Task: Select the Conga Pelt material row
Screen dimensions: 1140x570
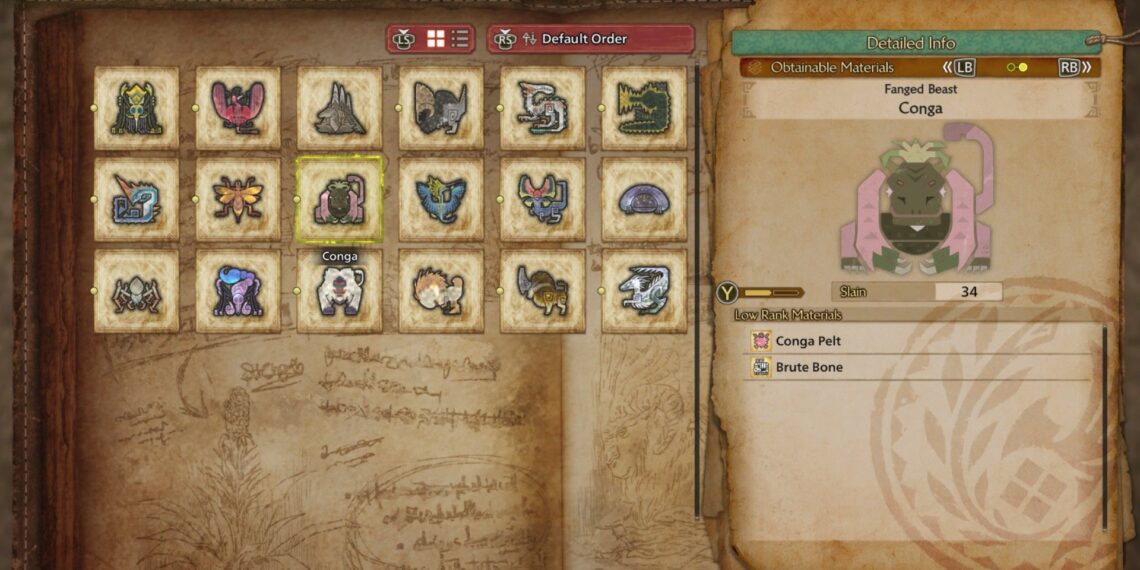Action: click(x=920, y=341)
